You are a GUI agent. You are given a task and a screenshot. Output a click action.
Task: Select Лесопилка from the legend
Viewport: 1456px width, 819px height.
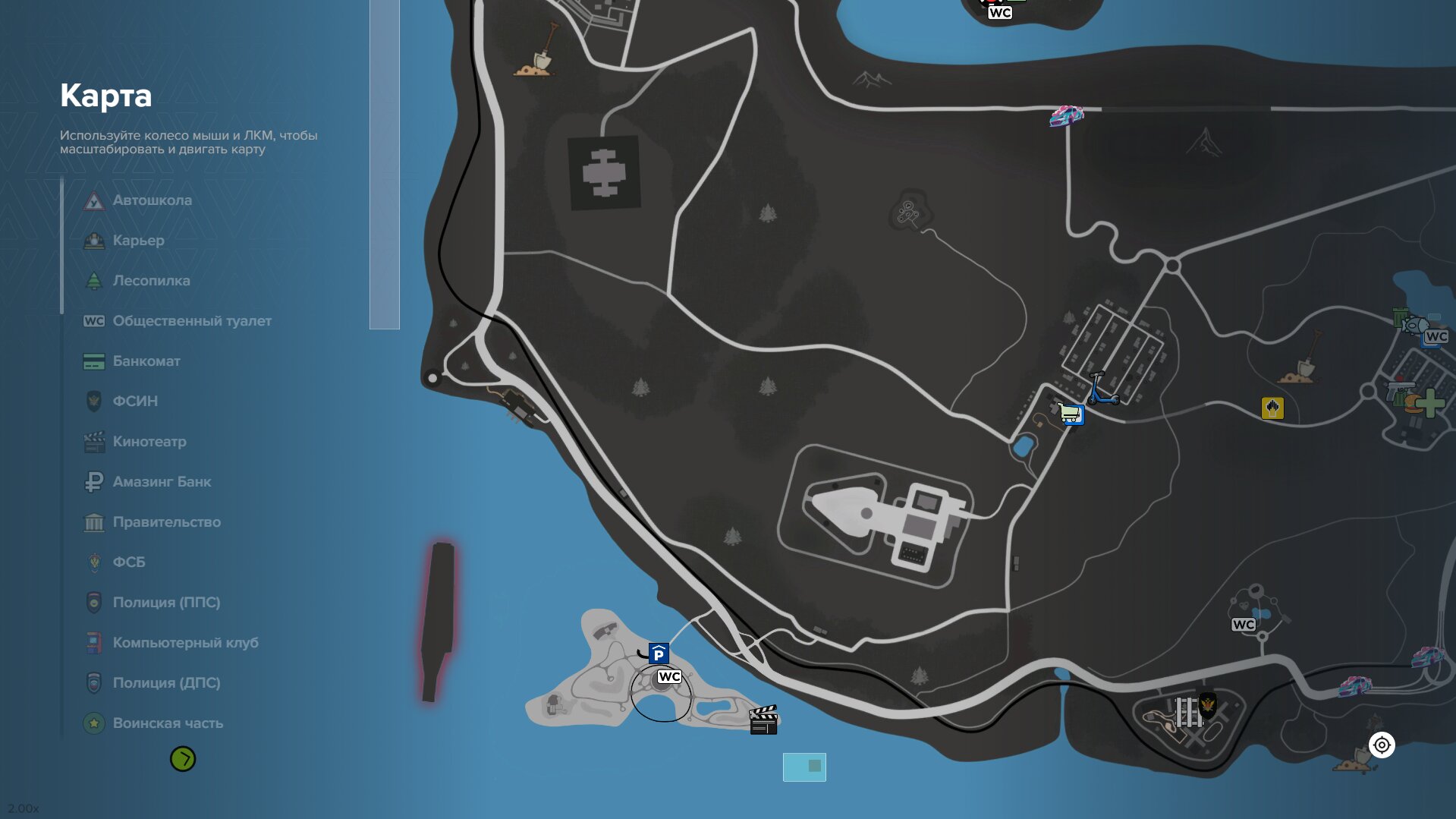pyautogui.click(x=151, y=281)
